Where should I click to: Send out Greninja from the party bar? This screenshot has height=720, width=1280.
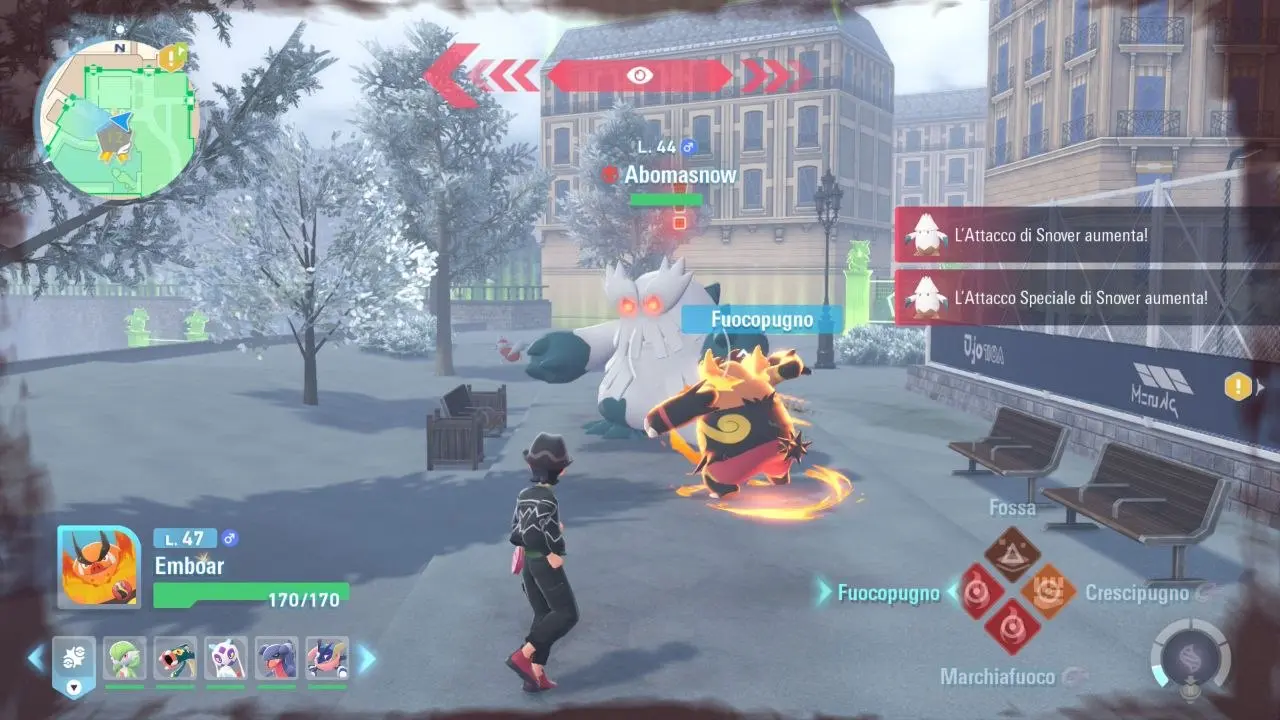[327, 657]
